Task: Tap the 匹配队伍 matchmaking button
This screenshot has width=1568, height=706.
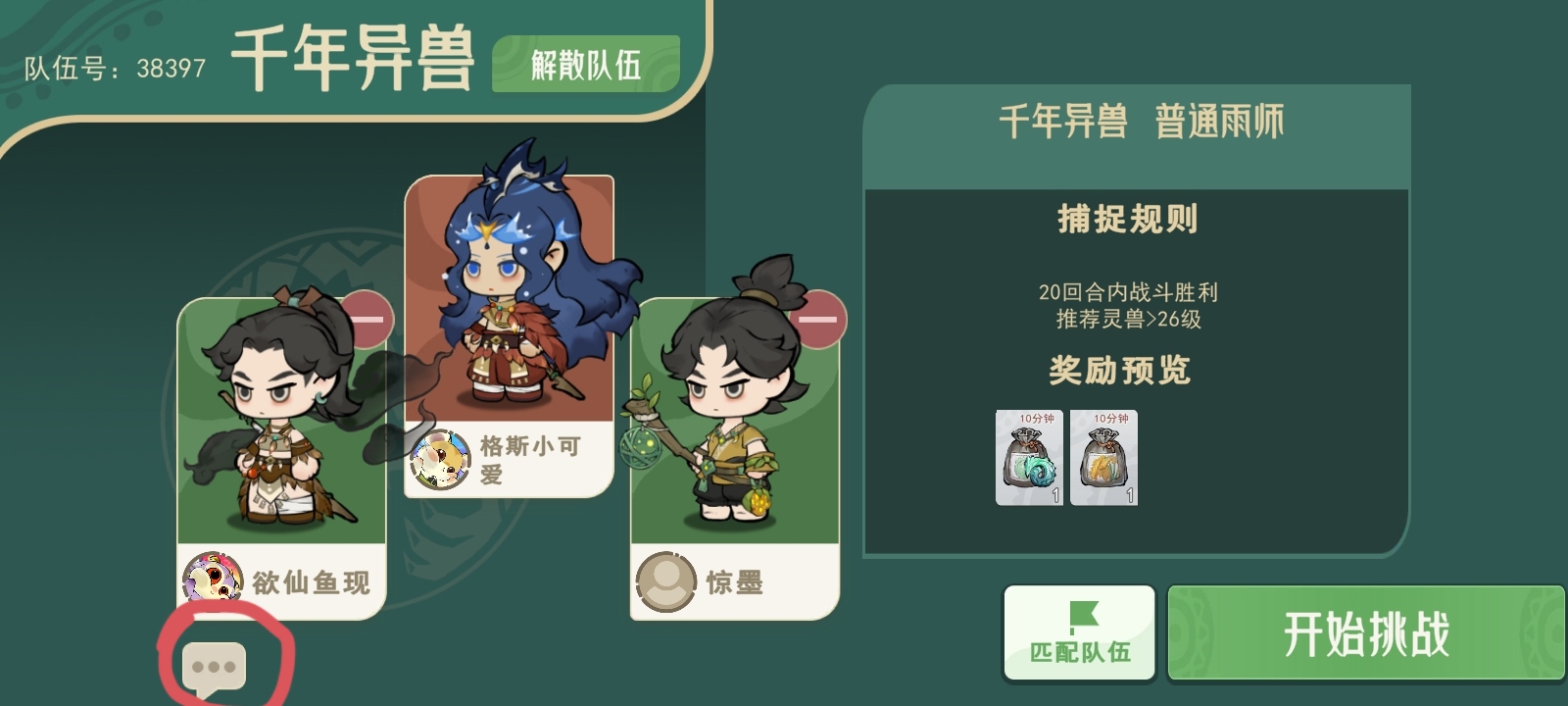Action: pyautogui.click(x=1078, y=632)
